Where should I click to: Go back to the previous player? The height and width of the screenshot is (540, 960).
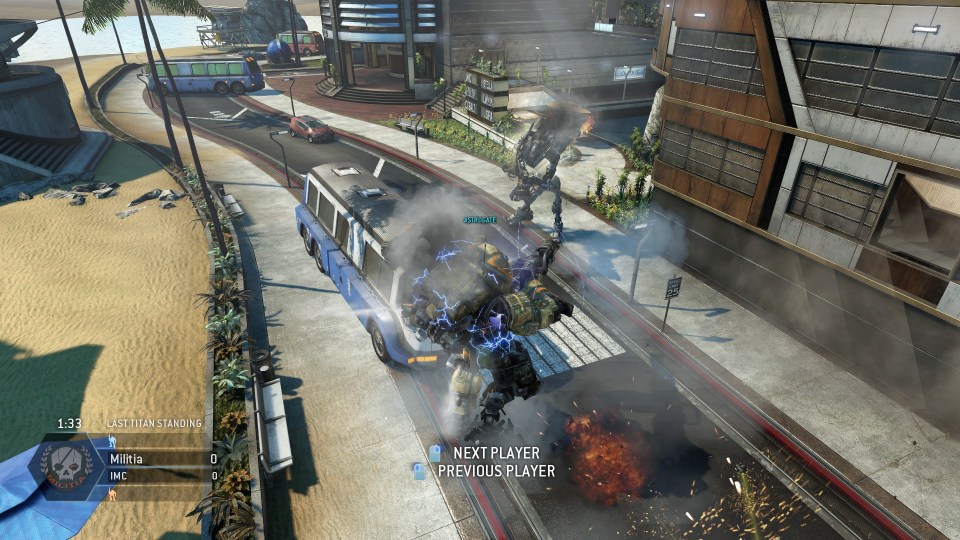(x=486, y=471)
